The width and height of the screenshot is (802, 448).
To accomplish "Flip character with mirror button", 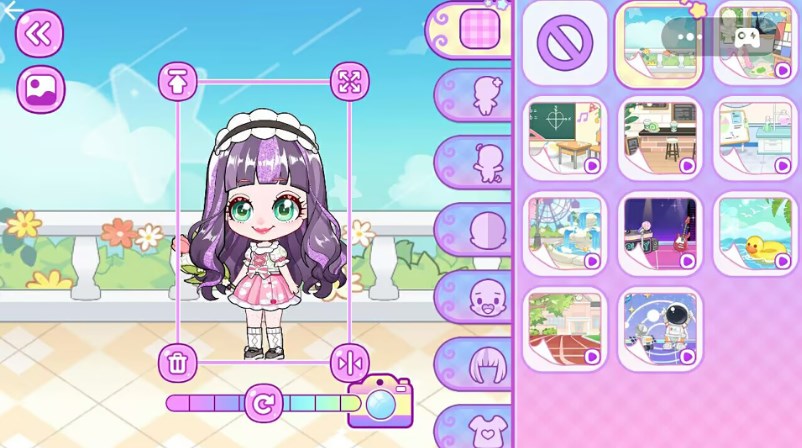I will click(349, 361).
